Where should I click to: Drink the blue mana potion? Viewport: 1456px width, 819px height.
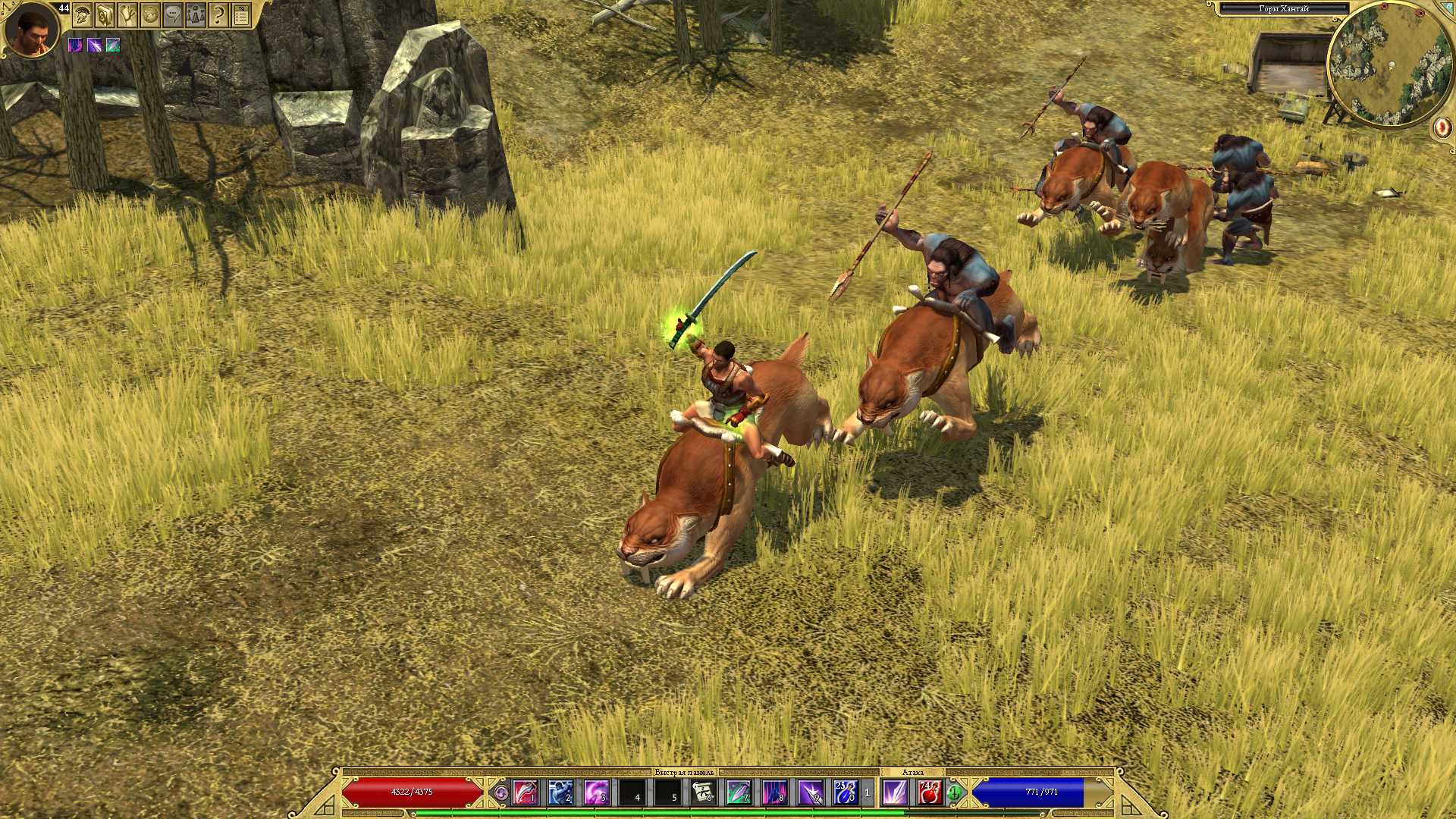846,792
